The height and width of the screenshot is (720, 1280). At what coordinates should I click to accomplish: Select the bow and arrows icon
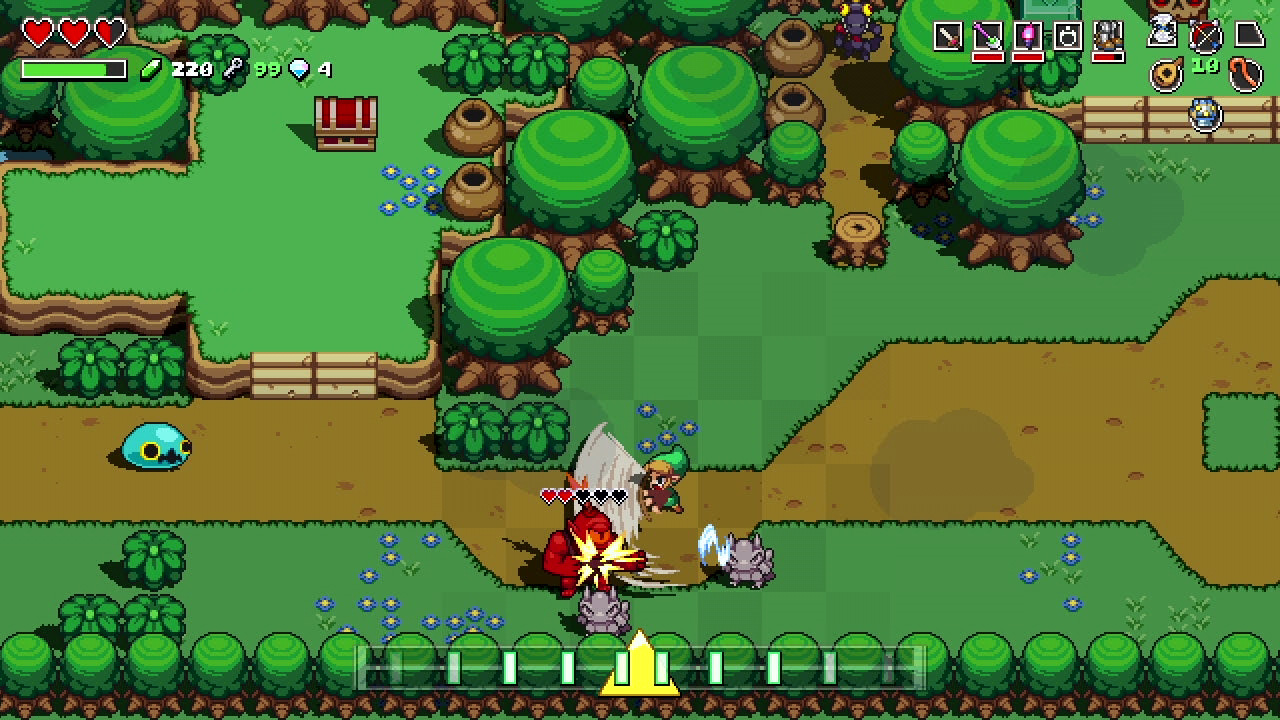click(x=1205, y=37)
